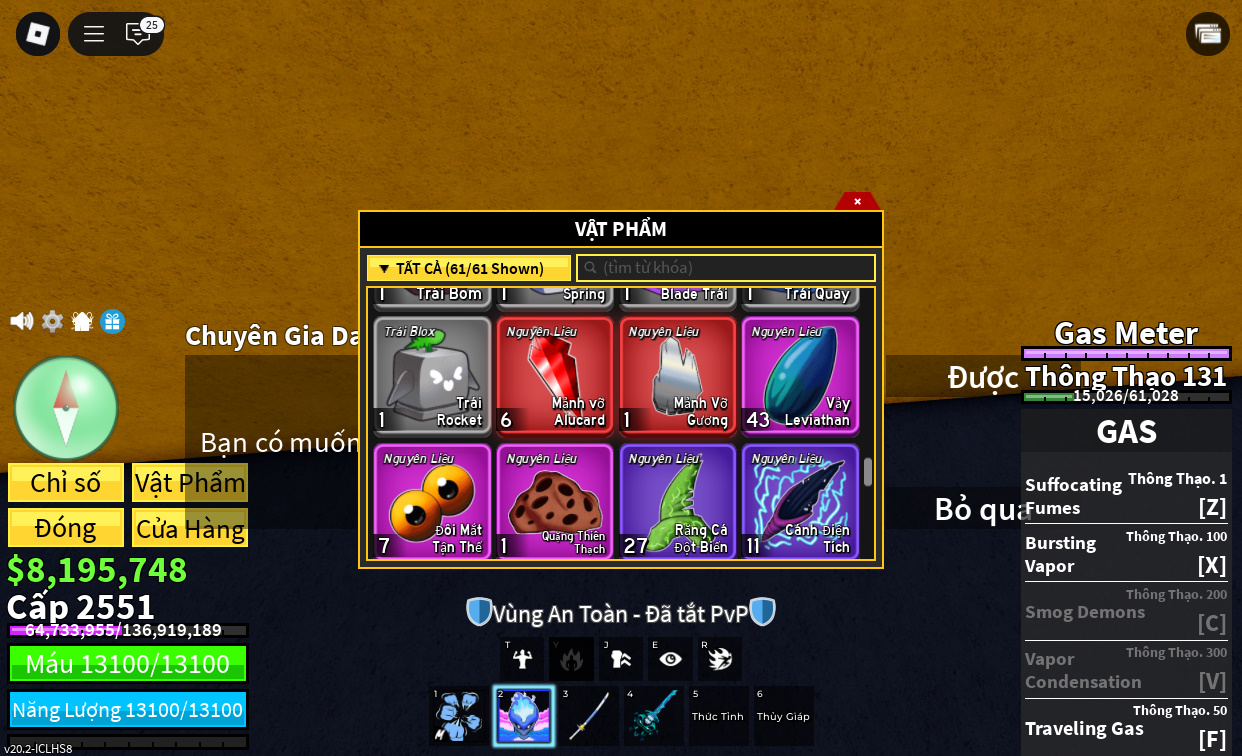Select the Trái Rocket fruit slot
Image resolution: width=1242 pixels, height=756 pixels.
coord(432,375)
